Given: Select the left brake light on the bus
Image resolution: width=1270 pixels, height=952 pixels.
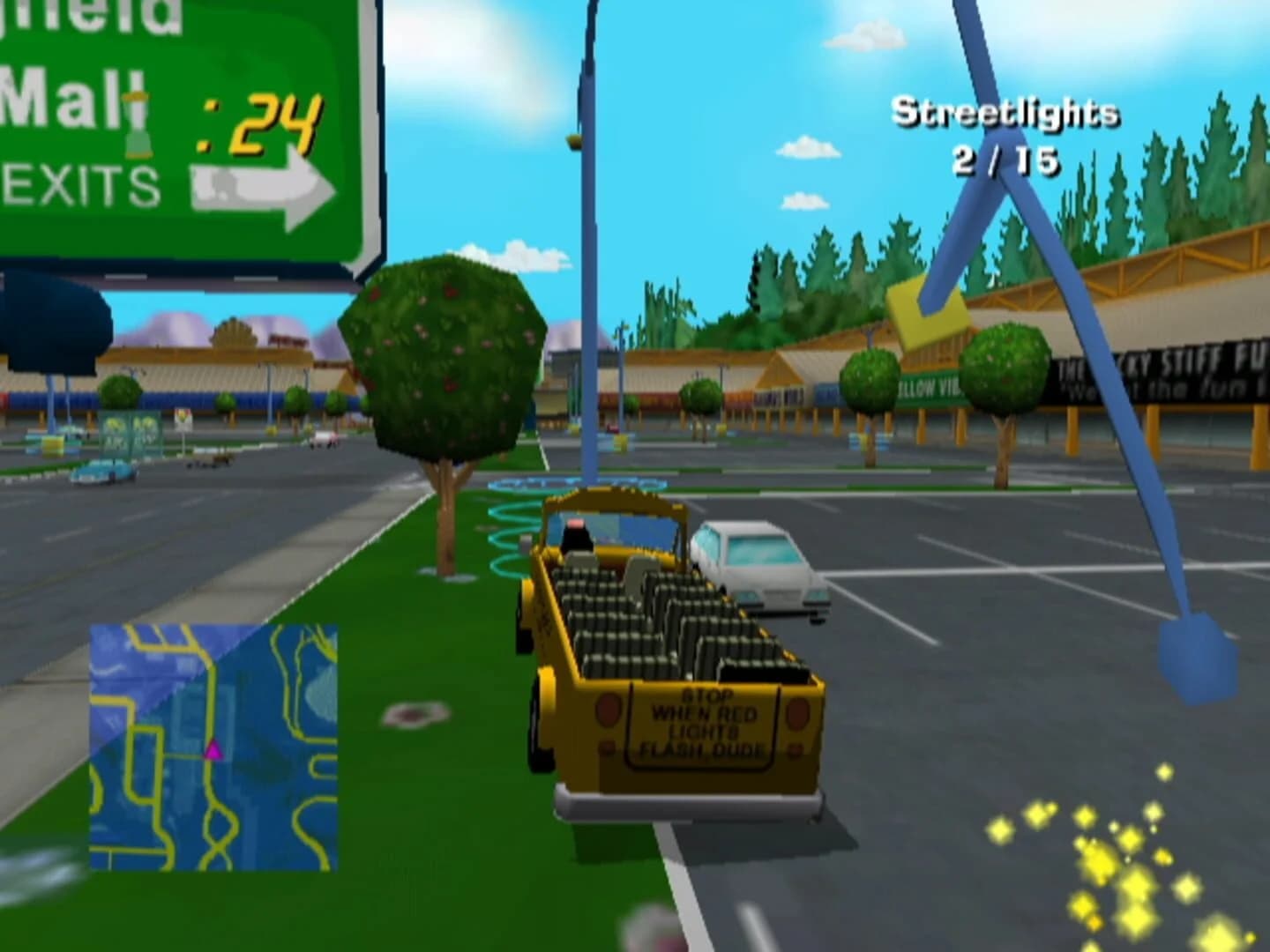Looking at the screenshot, I should pos(609,710).
